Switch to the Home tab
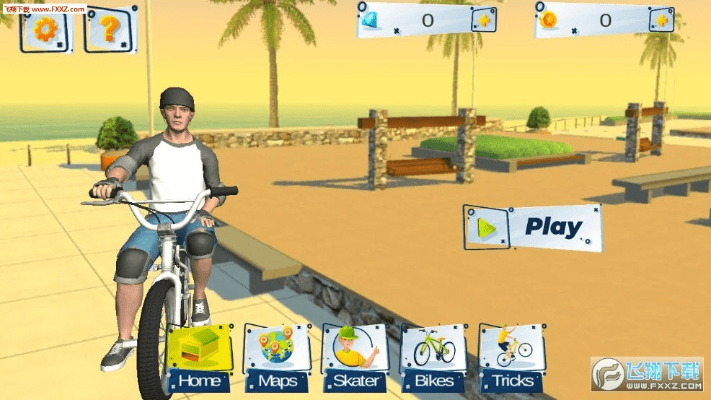 [x=200, y=357]
